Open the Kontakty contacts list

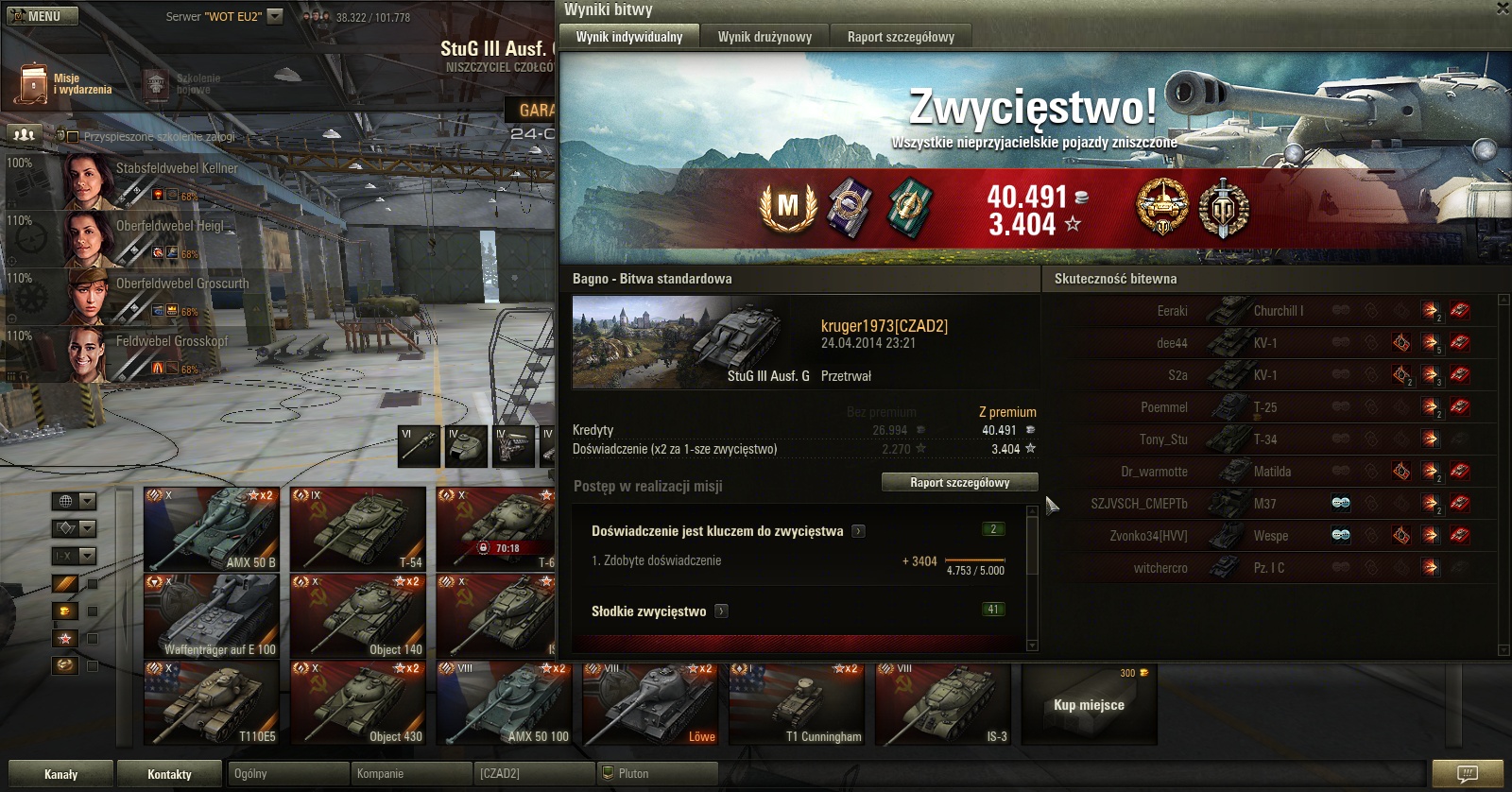[x=169, y=774]
